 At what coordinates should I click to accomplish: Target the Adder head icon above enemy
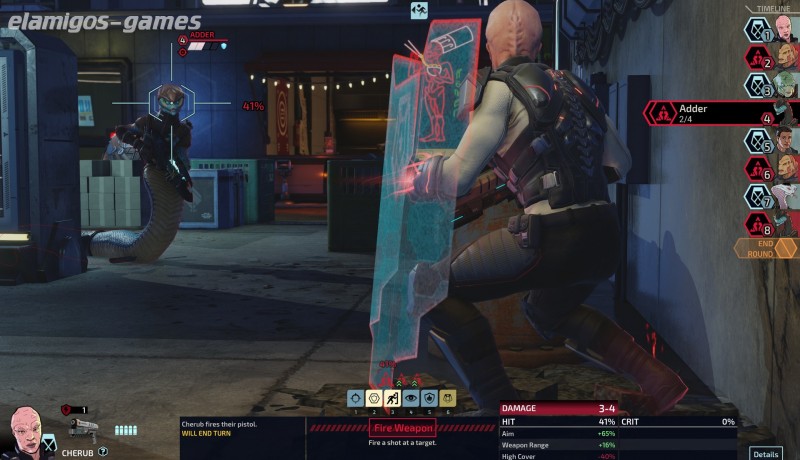(167, 101)
